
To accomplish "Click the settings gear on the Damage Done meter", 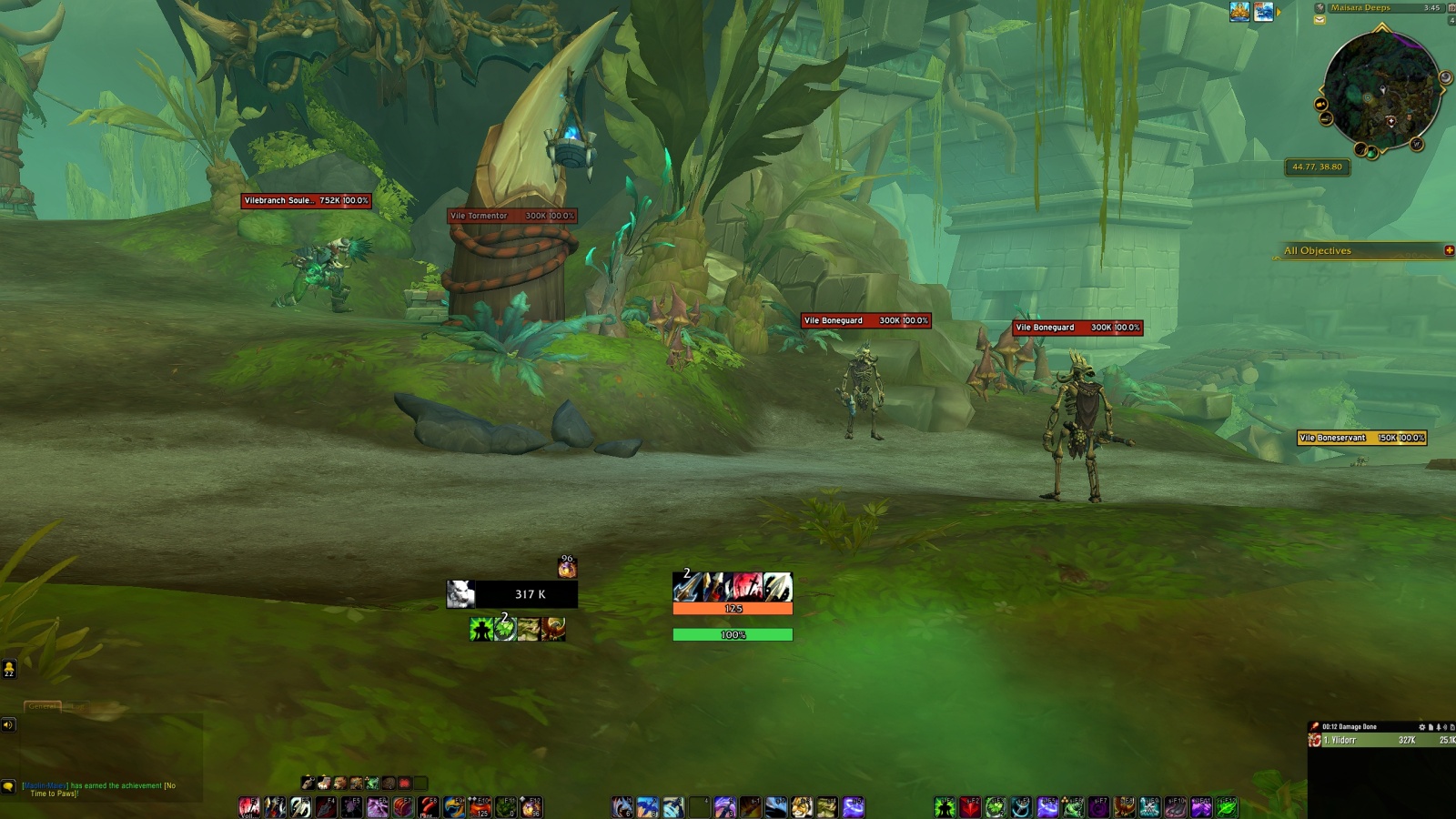I will pos(1422,727).
